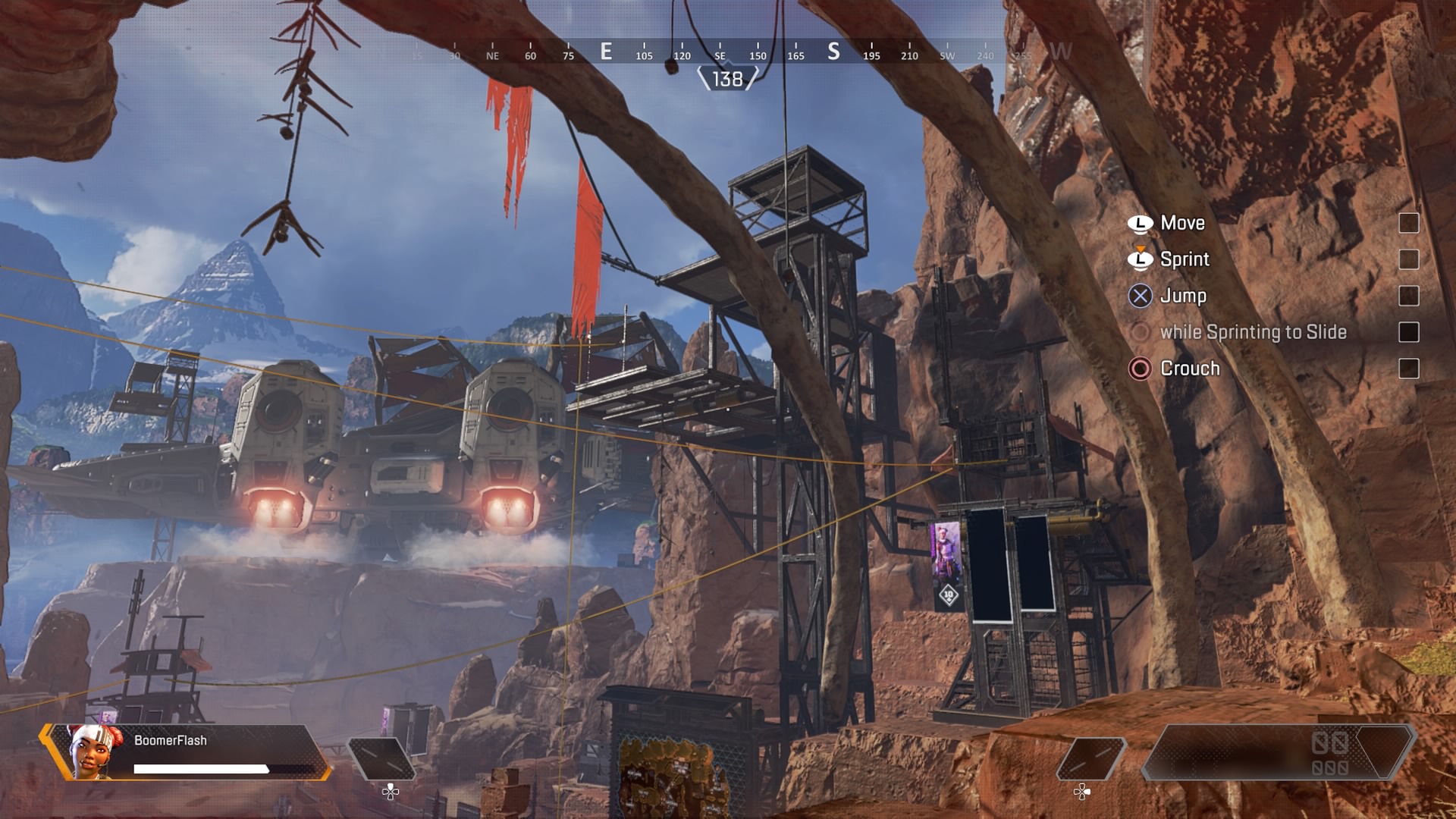Tick the Sprinting to Slide checkbox
The height and width of the screenshot is (819, 1456).
1408,332
